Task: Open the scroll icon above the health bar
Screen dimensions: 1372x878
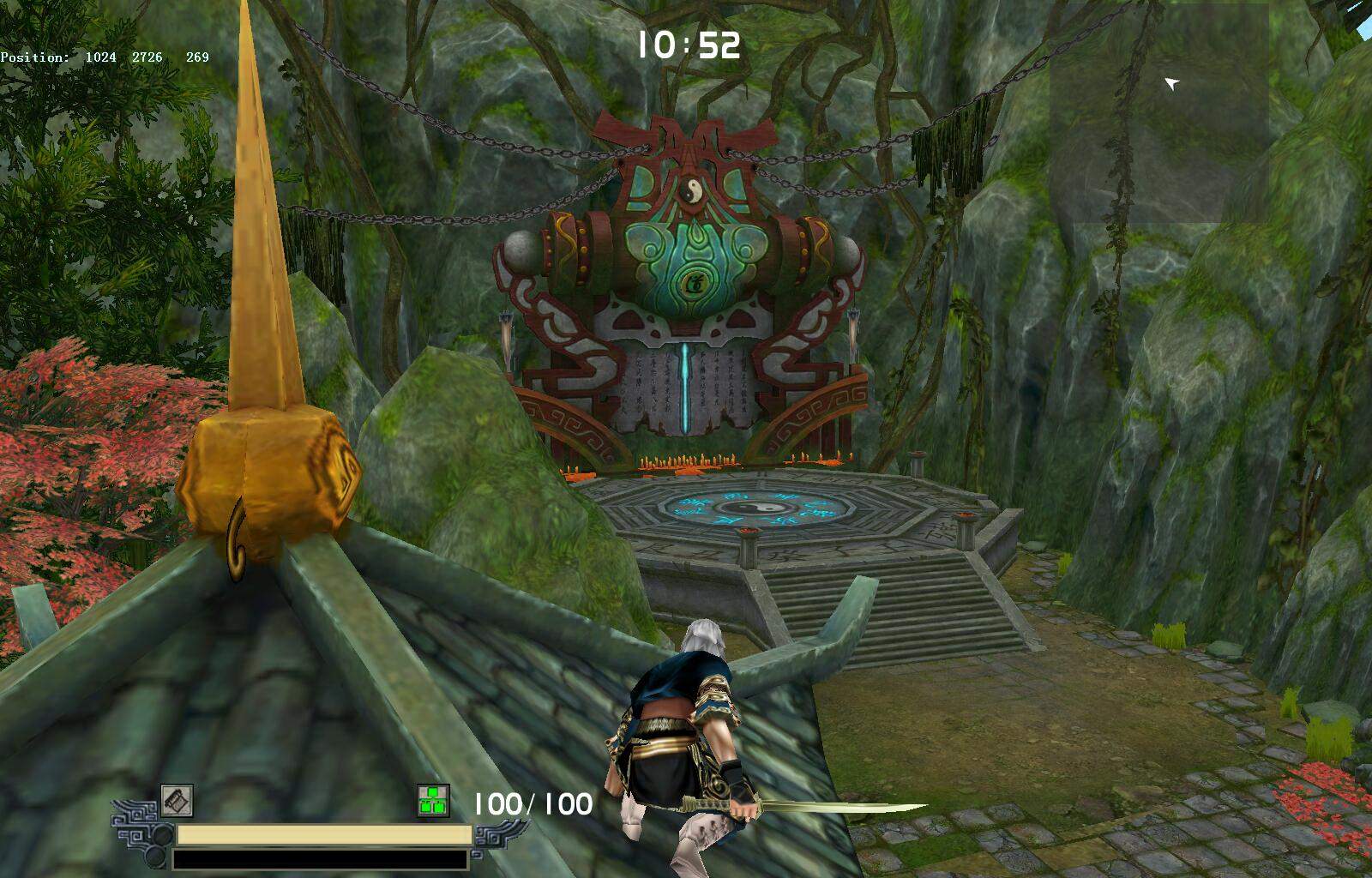Action: (x=177, y=801)
